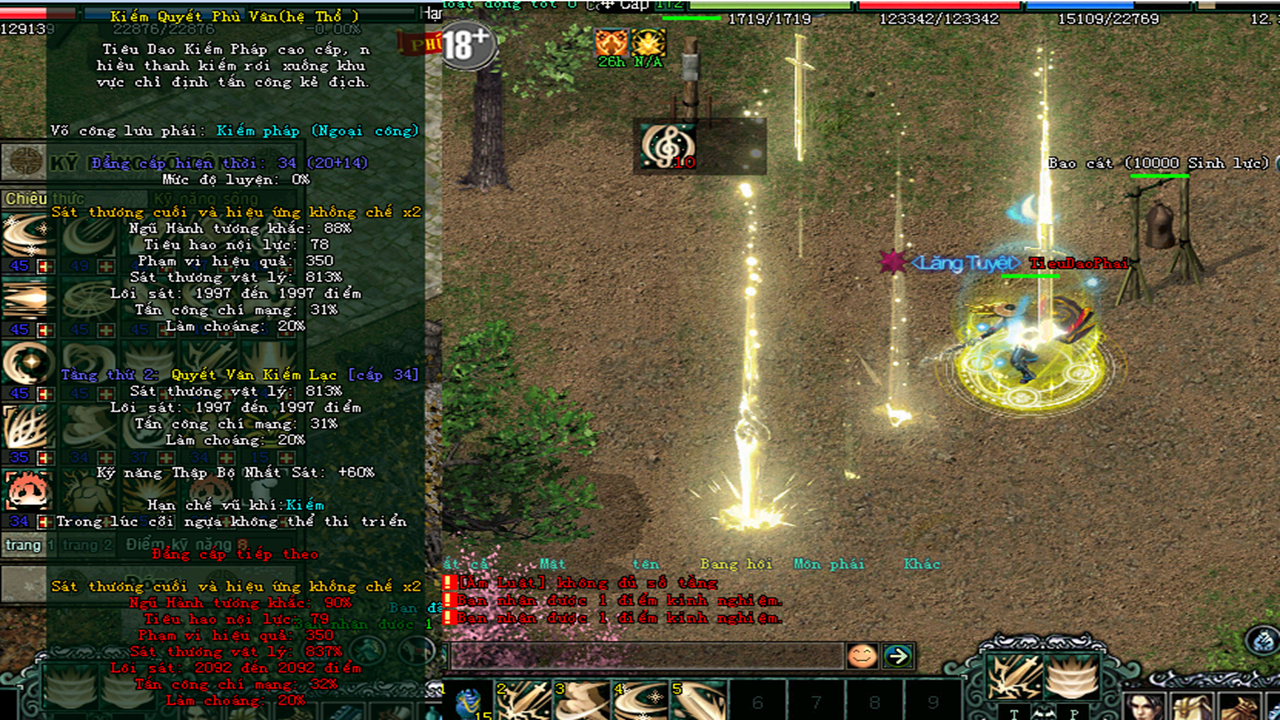Switch to the Mật chat tab
The width and height of the screenshot is (1280, 720).
(x=552, y=564)
